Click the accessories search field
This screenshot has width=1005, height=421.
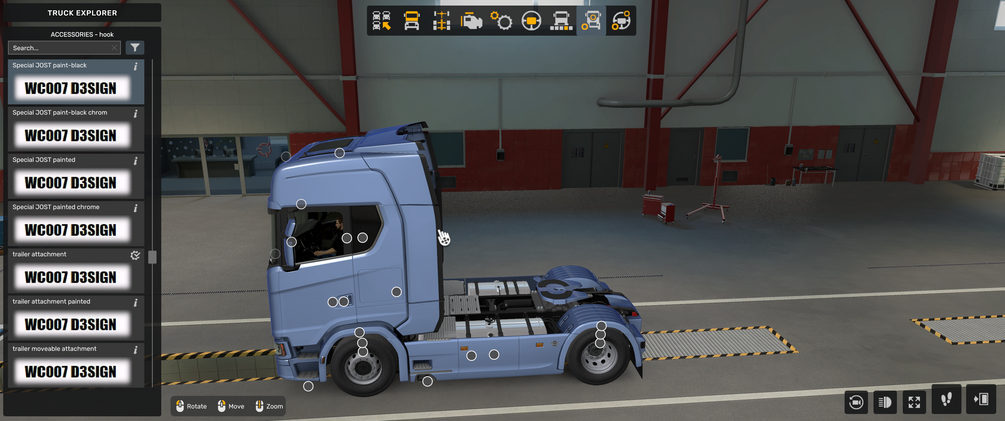[x=62, y=47]
